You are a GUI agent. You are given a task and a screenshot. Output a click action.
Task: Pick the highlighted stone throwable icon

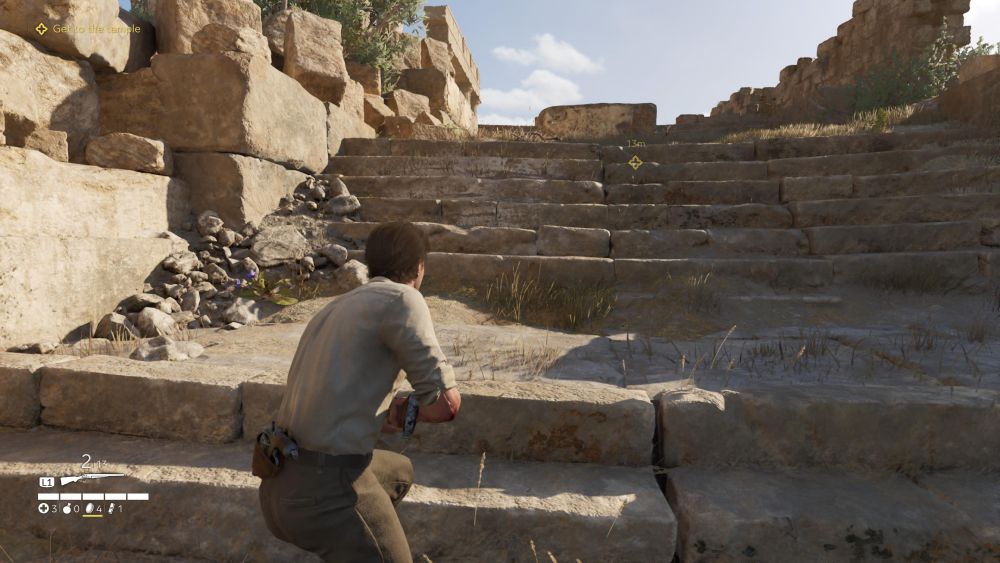click(x=91, y=508)
